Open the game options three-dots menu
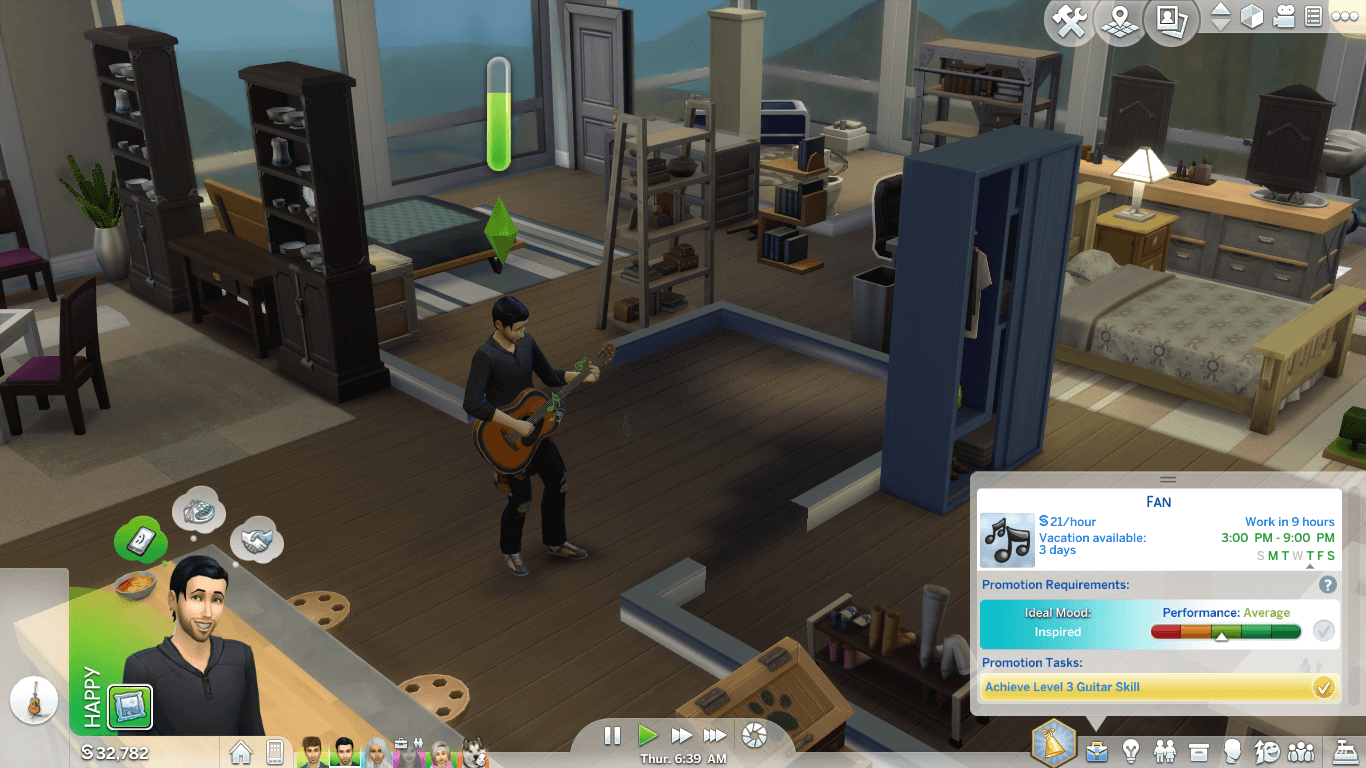 click(1343, 17)
